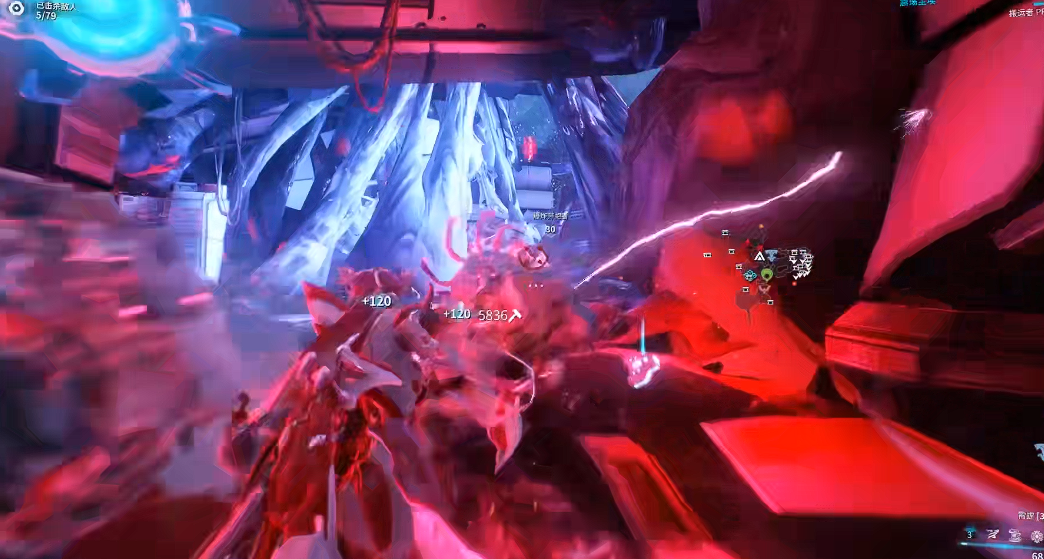The width and height of the screenshot is (1044, 559).
Task: Activate the winged dash ability icon
Action: 993,536
